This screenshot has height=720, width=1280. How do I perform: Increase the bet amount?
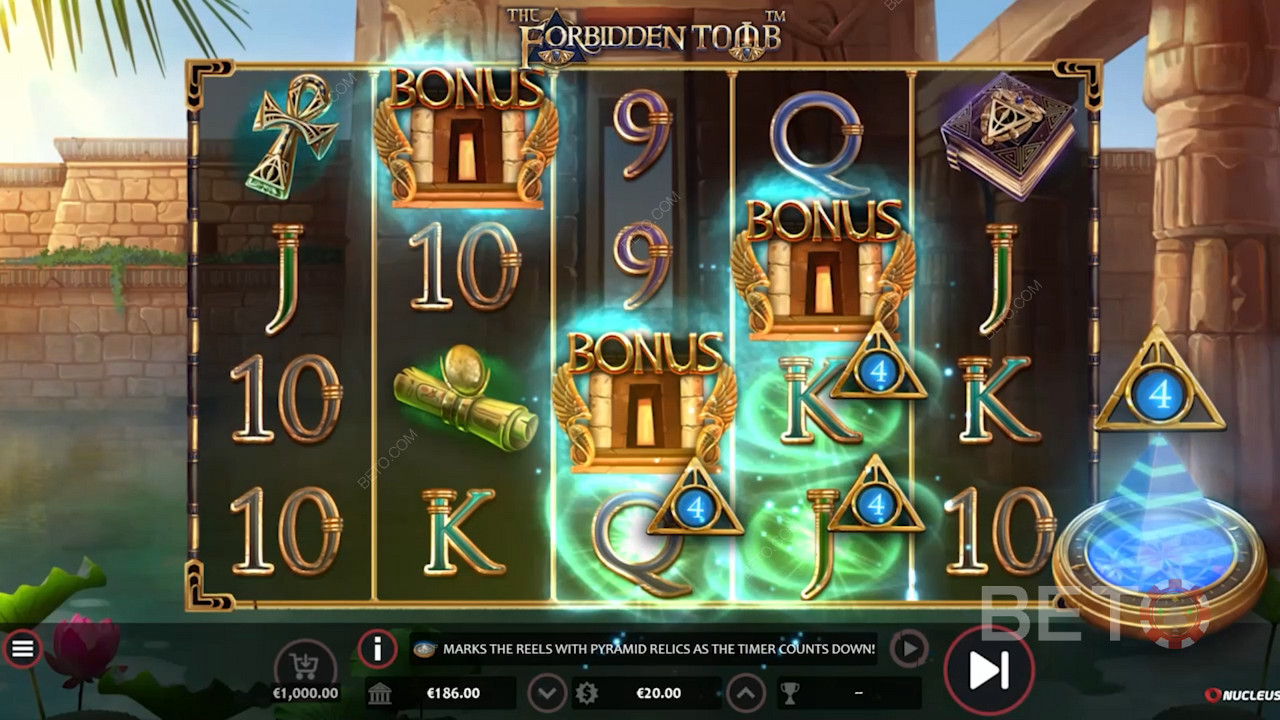(x=746, y=692)
